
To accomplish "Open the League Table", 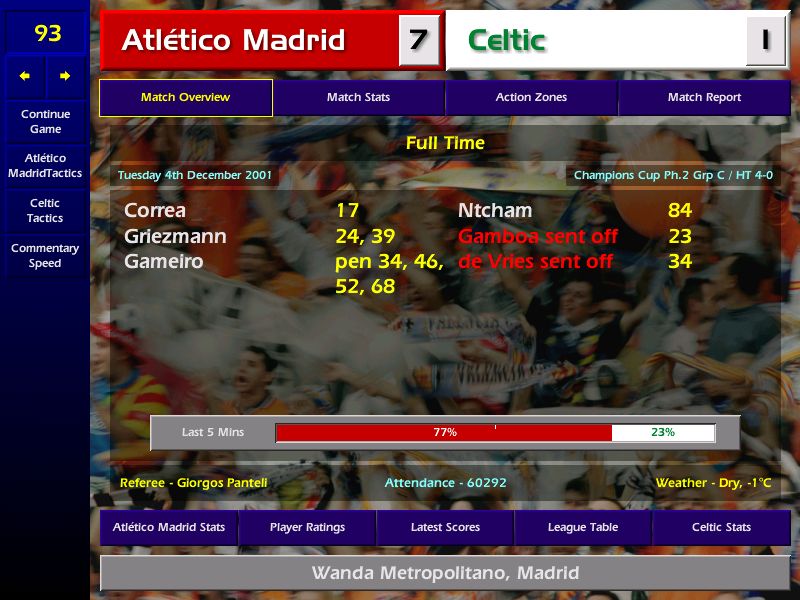I will (x=583, y=527).
